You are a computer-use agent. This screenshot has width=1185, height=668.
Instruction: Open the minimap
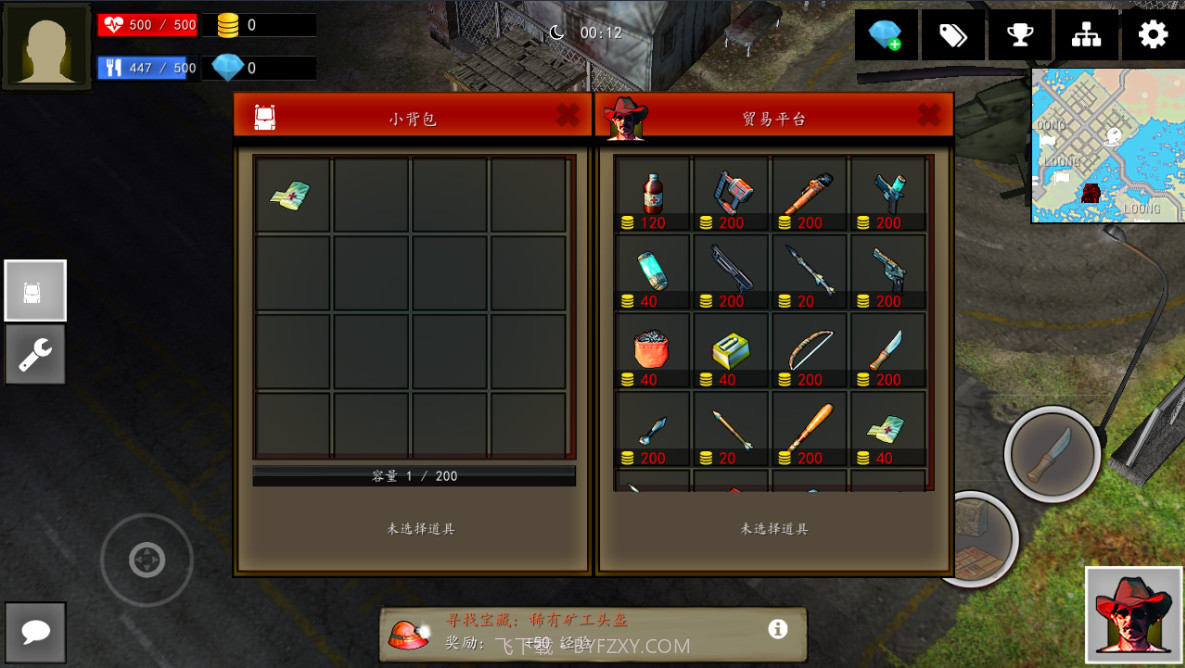pos(1107,145)
